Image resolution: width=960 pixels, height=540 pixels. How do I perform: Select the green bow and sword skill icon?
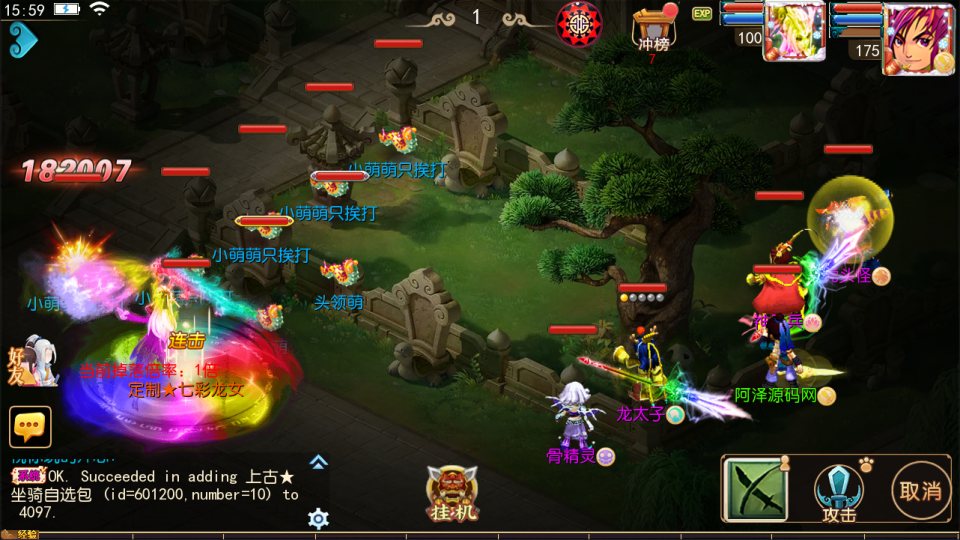click(x=755, y=489)
